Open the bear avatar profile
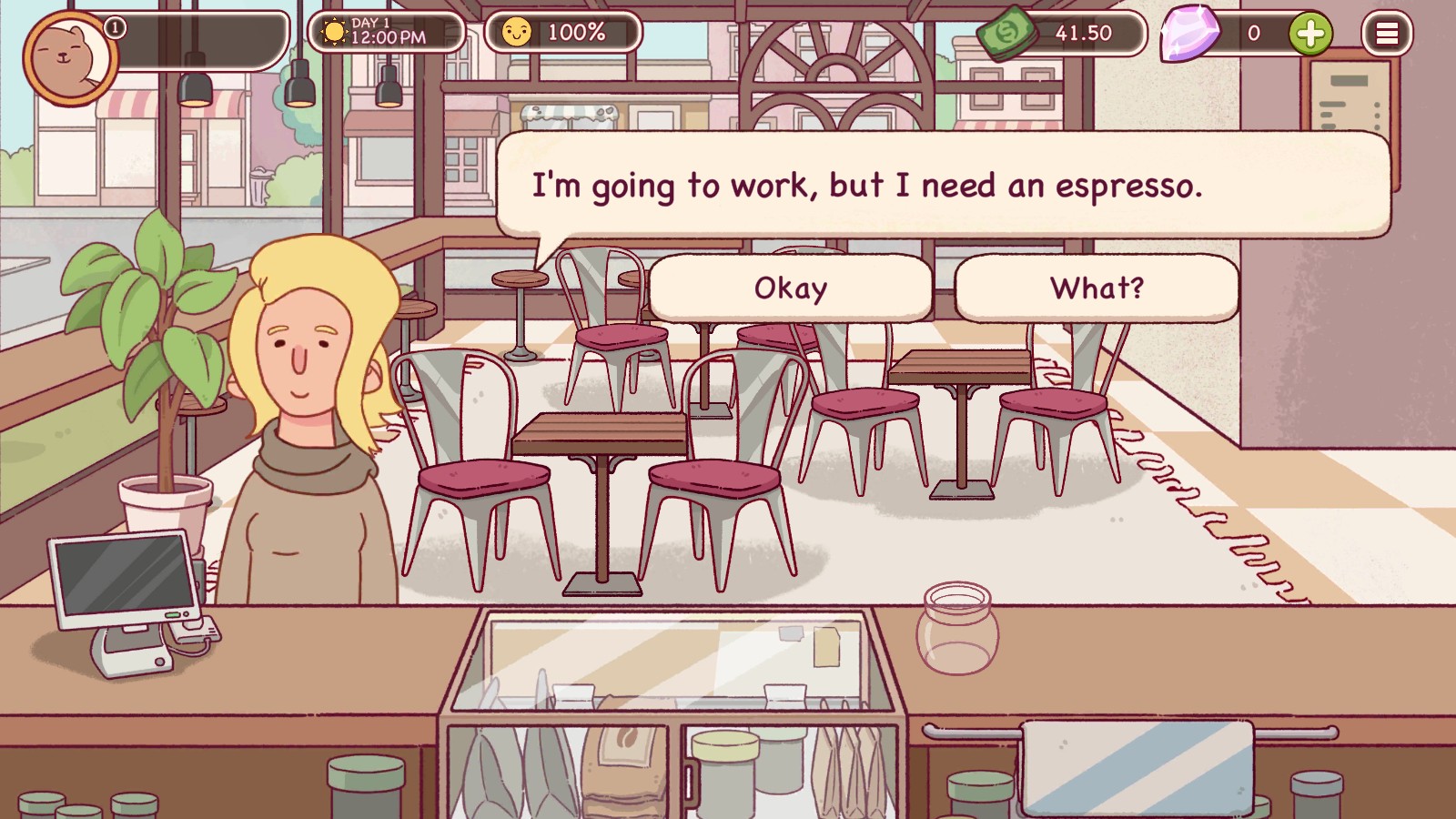Screen dimensions: 1456x819 [x=68, y=56]
